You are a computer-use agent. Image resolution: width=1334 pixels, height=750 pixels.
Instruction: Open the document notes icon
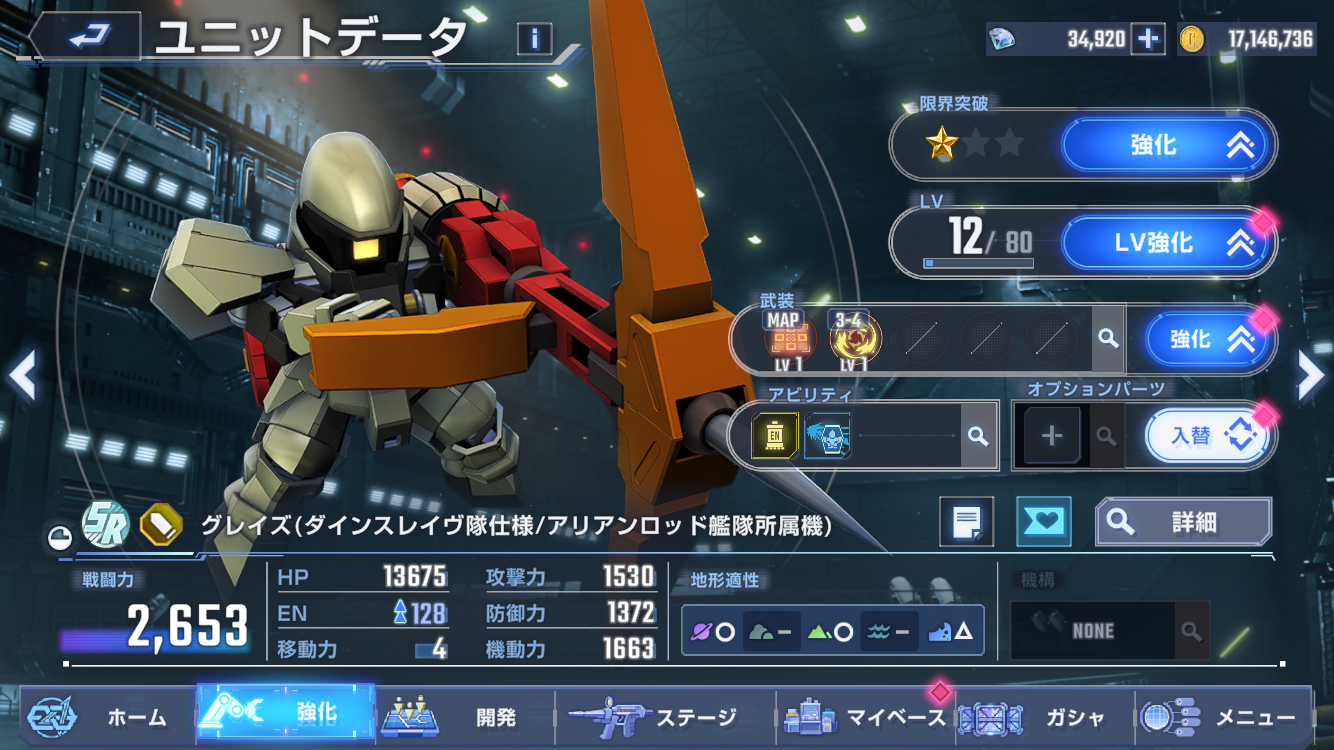pyautogui.click(x=966, y=521)
